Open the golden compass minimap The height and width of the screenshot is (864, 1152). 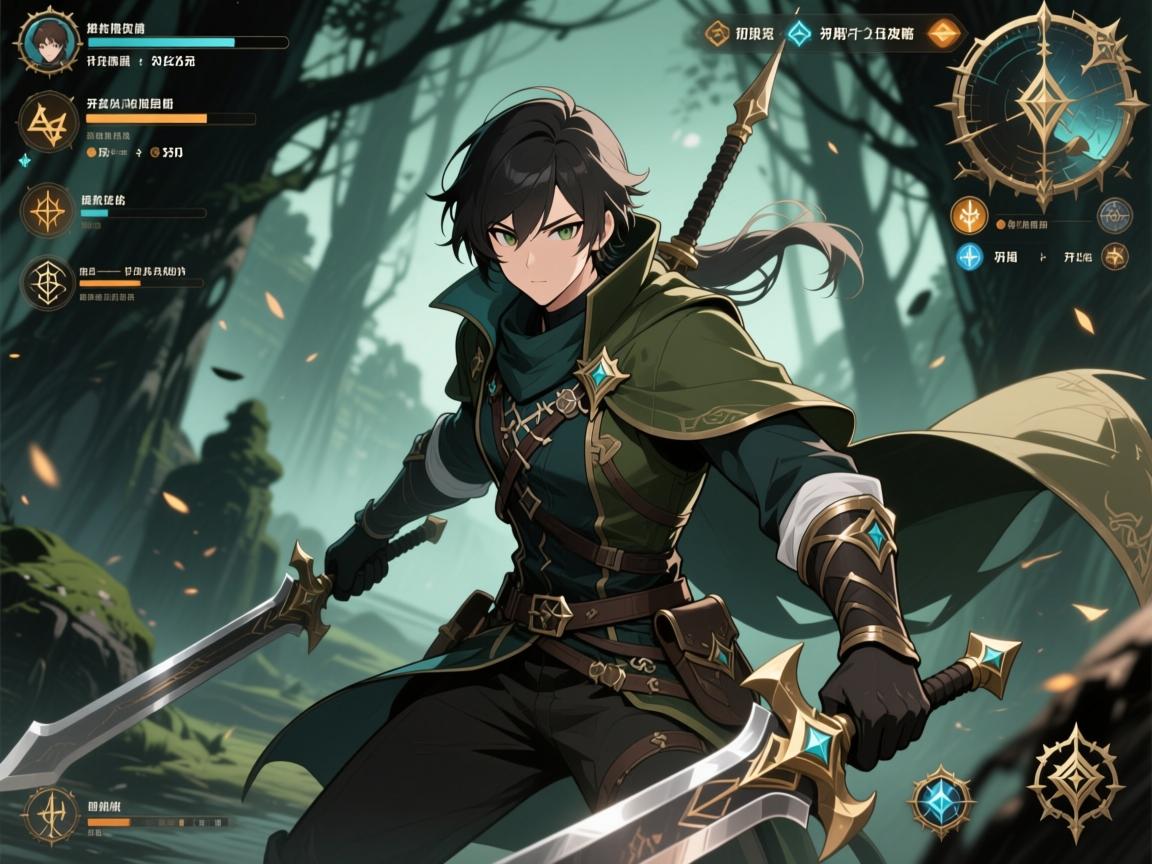(x=1046, y=104)
